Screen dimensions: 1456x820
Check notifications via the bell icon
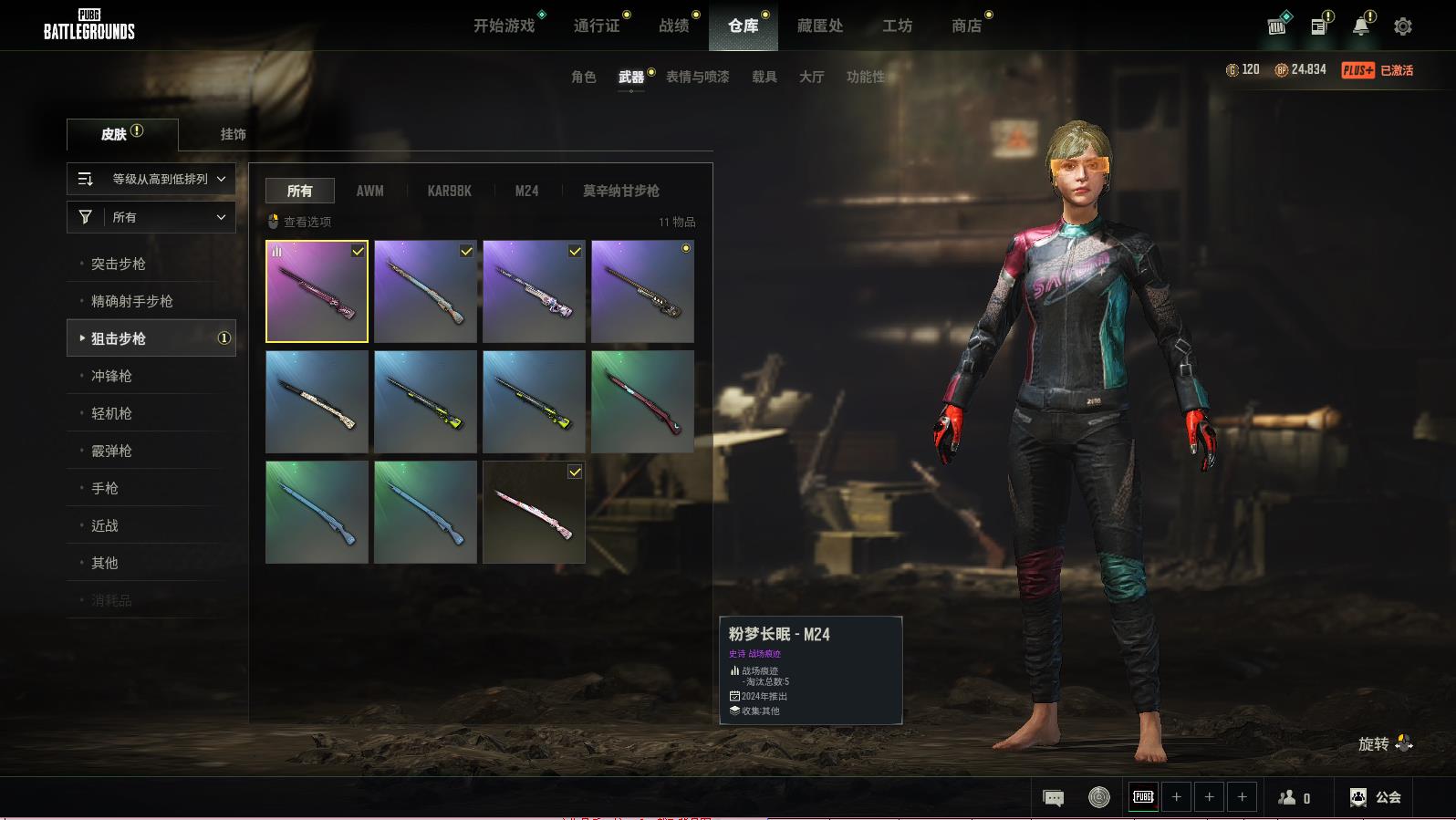(x=1360, y=26)
